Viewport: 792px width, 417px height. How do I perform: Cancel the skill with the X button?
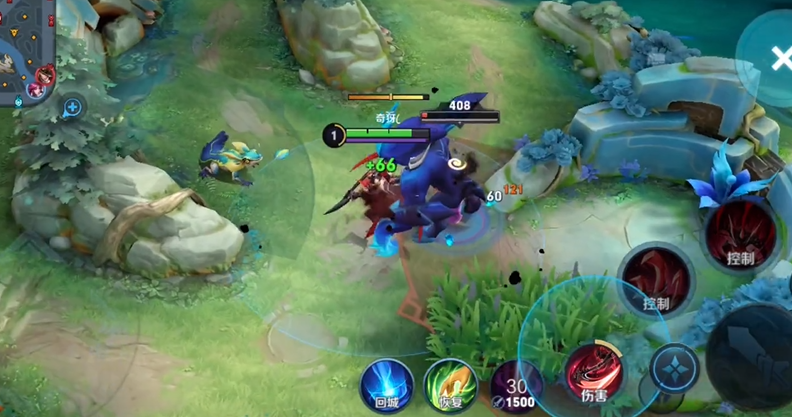[777, 59]
